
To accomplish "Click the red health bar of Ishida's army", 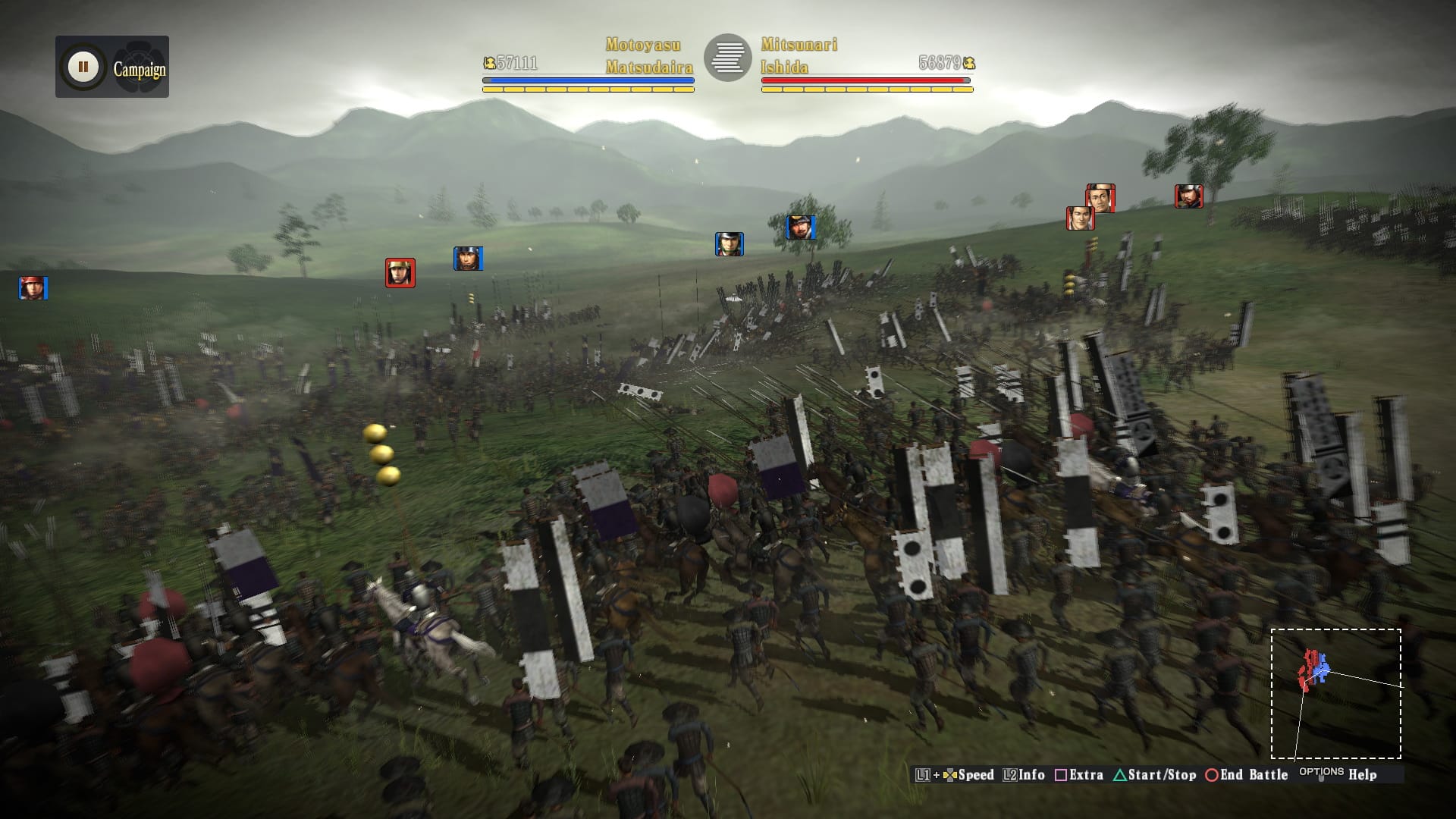I will (864, 79).
